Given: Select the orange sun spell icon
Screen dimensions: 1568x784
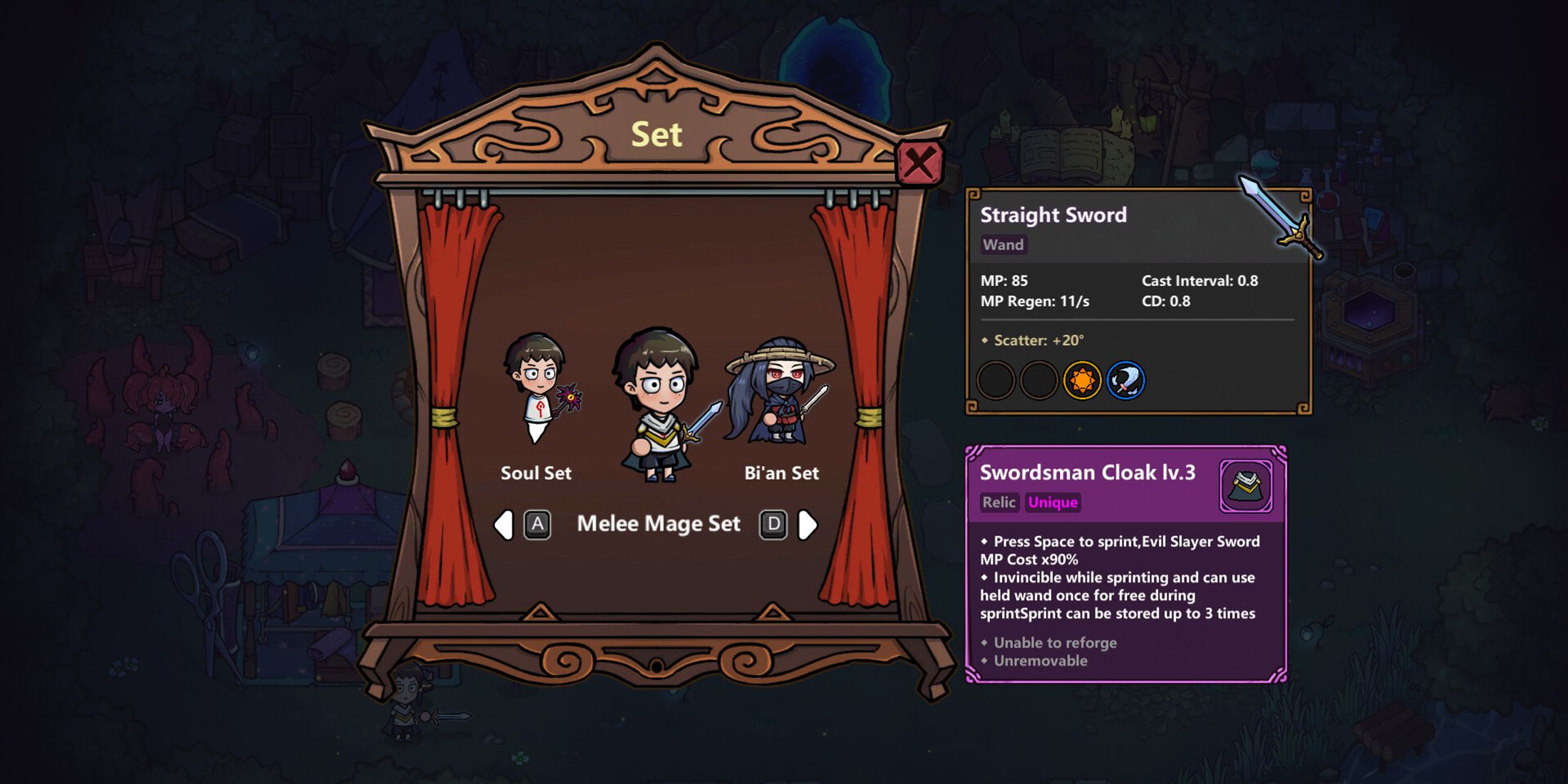Looking at the screenshot, I should 1080,381.
